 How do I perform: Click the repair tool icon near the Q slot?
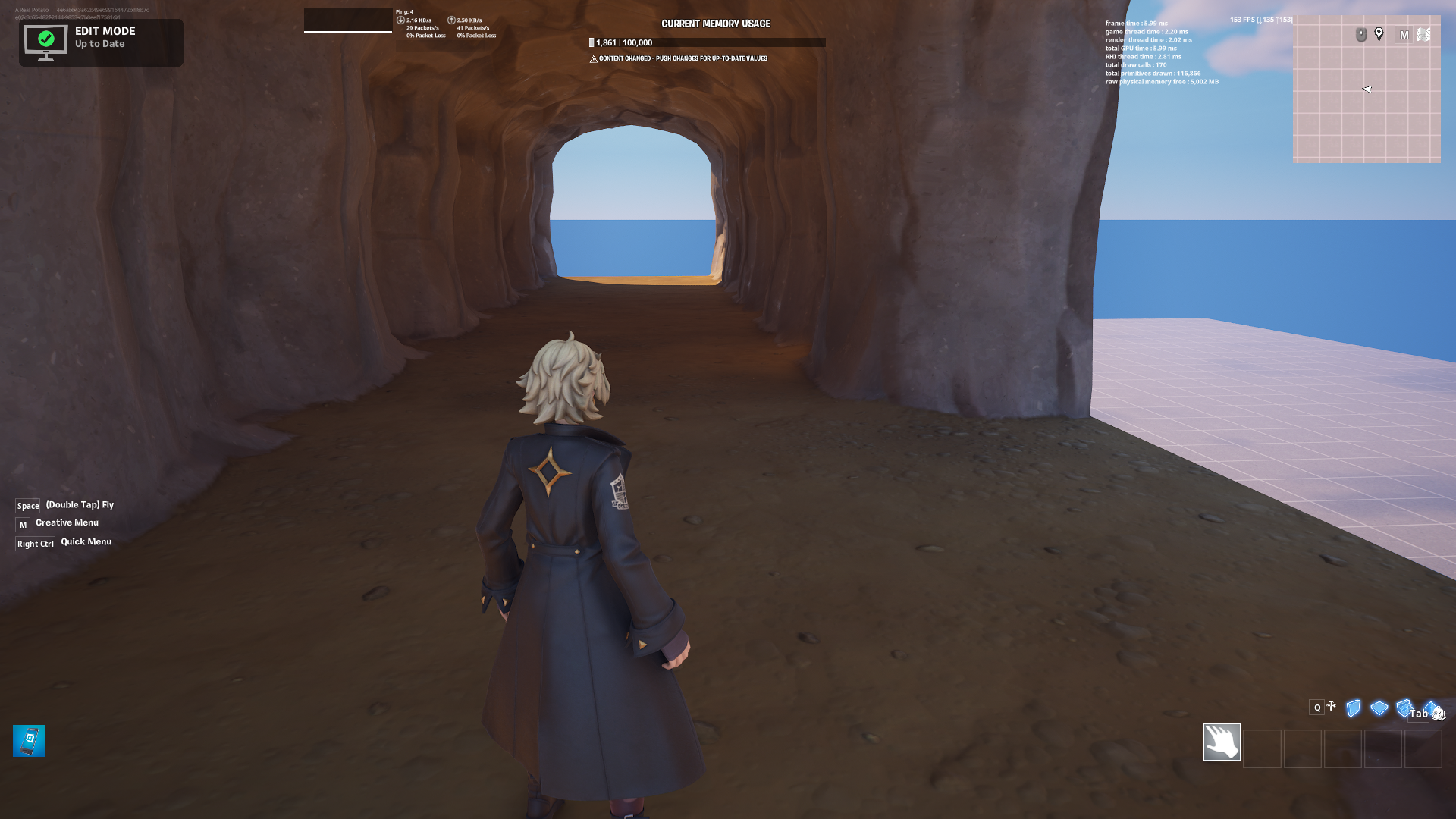1331,705
